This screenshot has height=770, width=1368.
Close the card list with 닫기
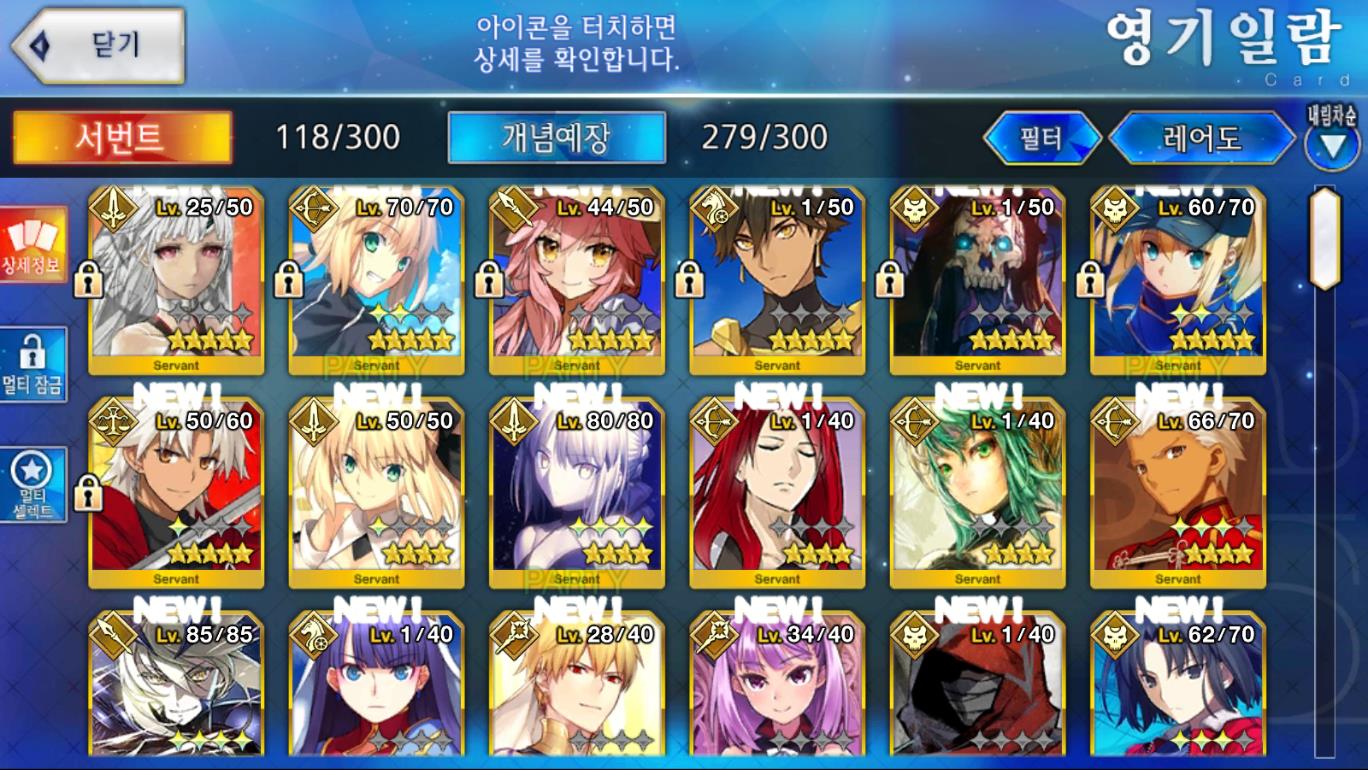click(98, 46)
